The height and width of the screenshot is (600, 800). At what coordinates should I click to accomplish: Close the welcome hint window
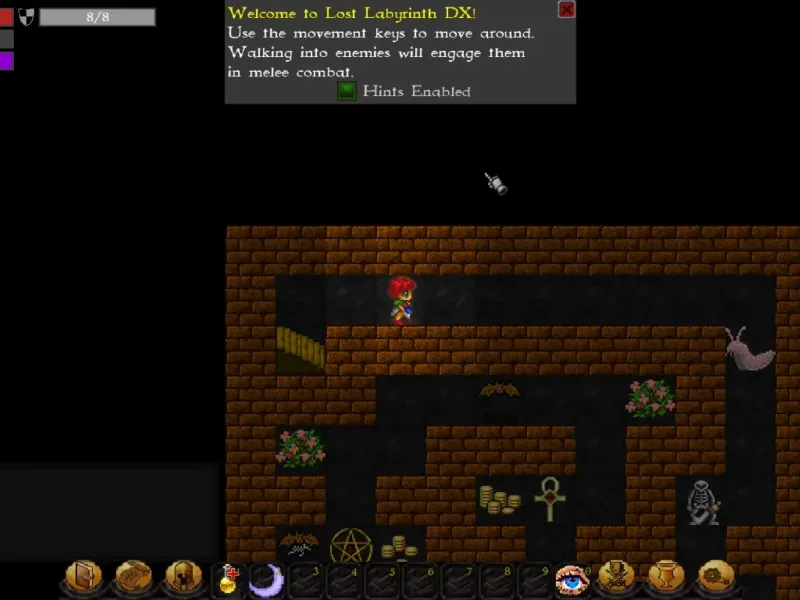pos(566,10)
